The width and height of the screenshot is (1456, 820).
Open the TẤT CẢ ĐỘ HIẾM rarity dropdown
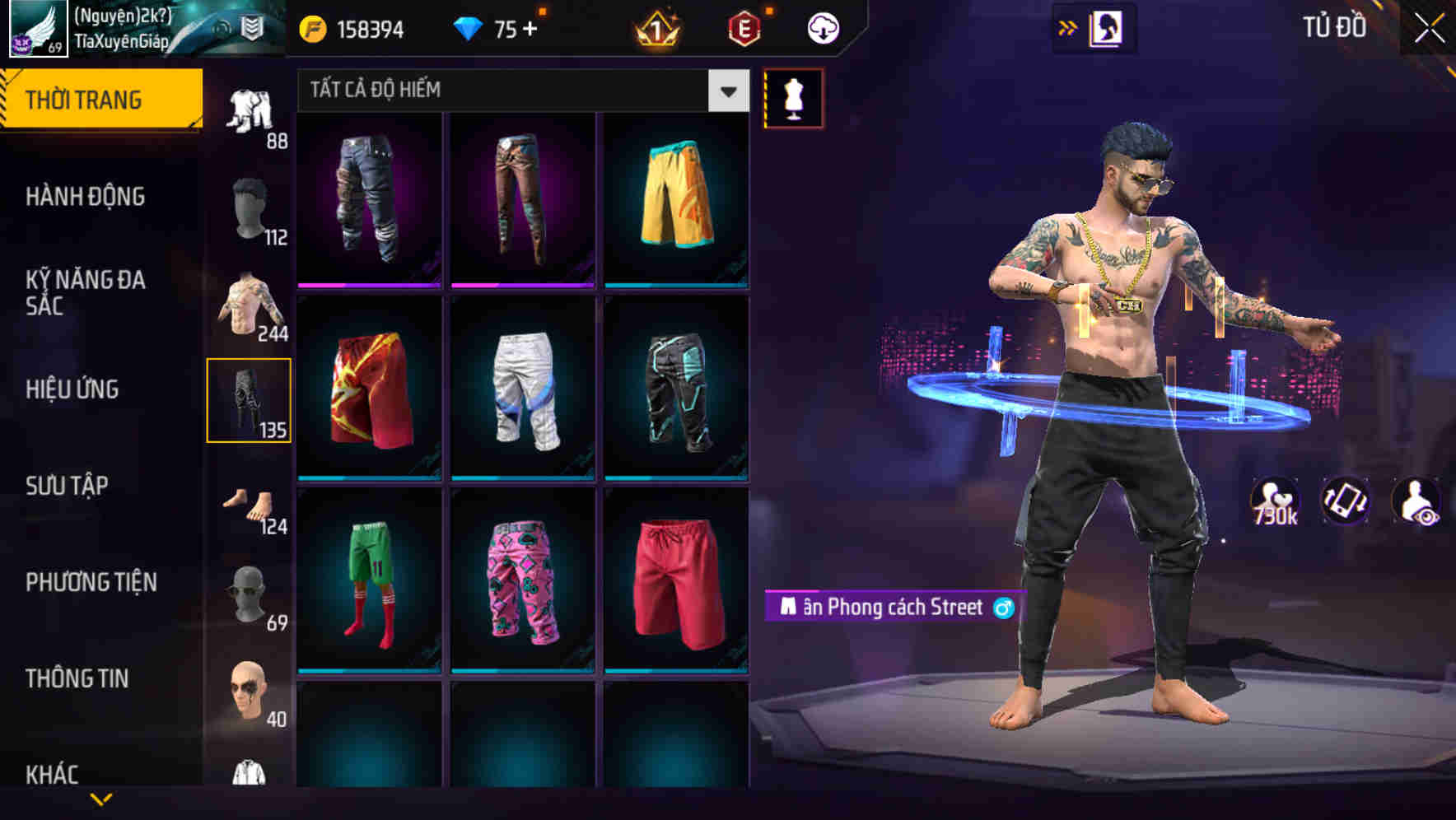point(519,91)
